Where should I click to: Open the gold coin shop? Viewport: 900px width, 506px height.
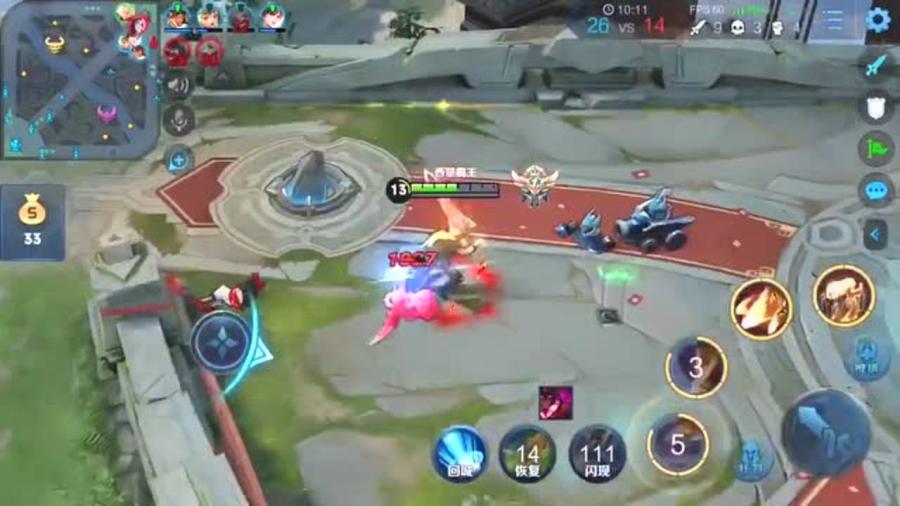pyautogui.click(x=33, y=222)
